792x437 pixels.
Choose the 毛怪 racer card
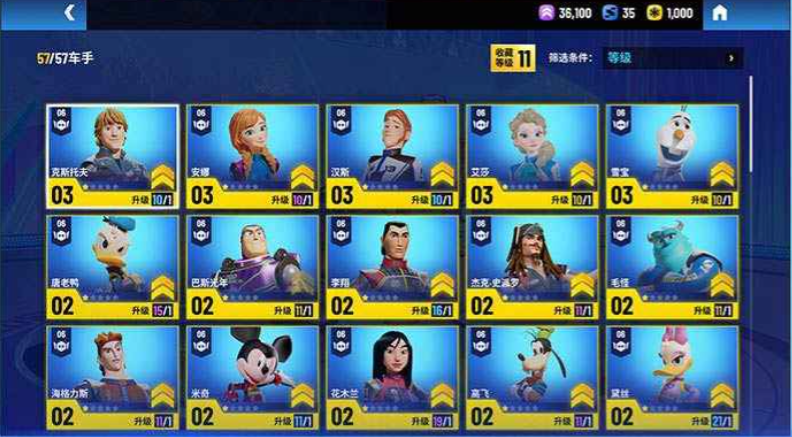pyautogui.click(x=672, y=265)
